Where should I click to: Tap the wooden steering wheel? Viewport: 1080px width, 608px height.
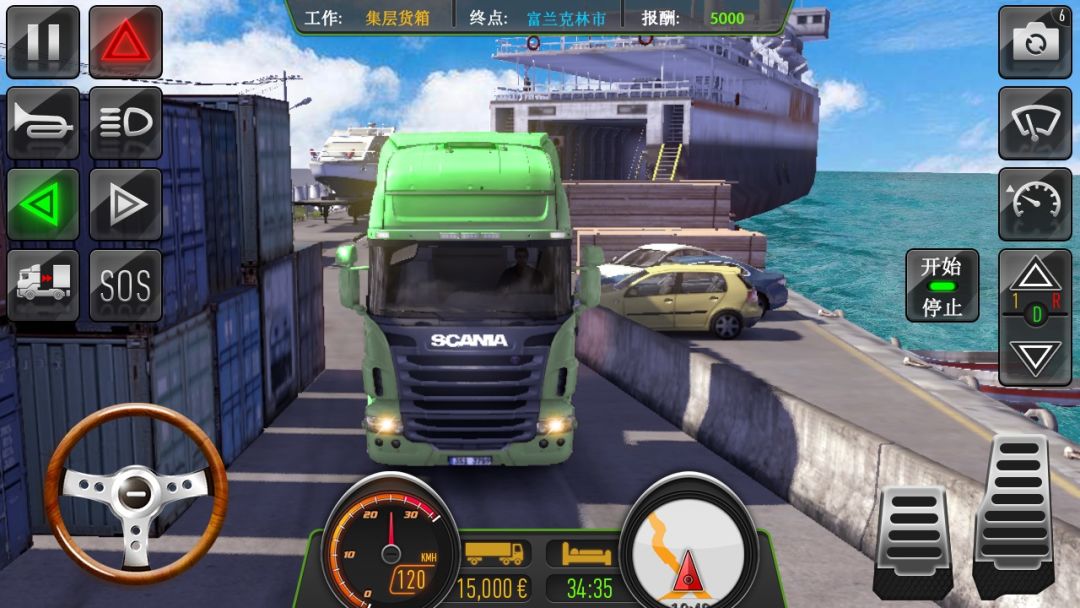click(x=136, y=492)
